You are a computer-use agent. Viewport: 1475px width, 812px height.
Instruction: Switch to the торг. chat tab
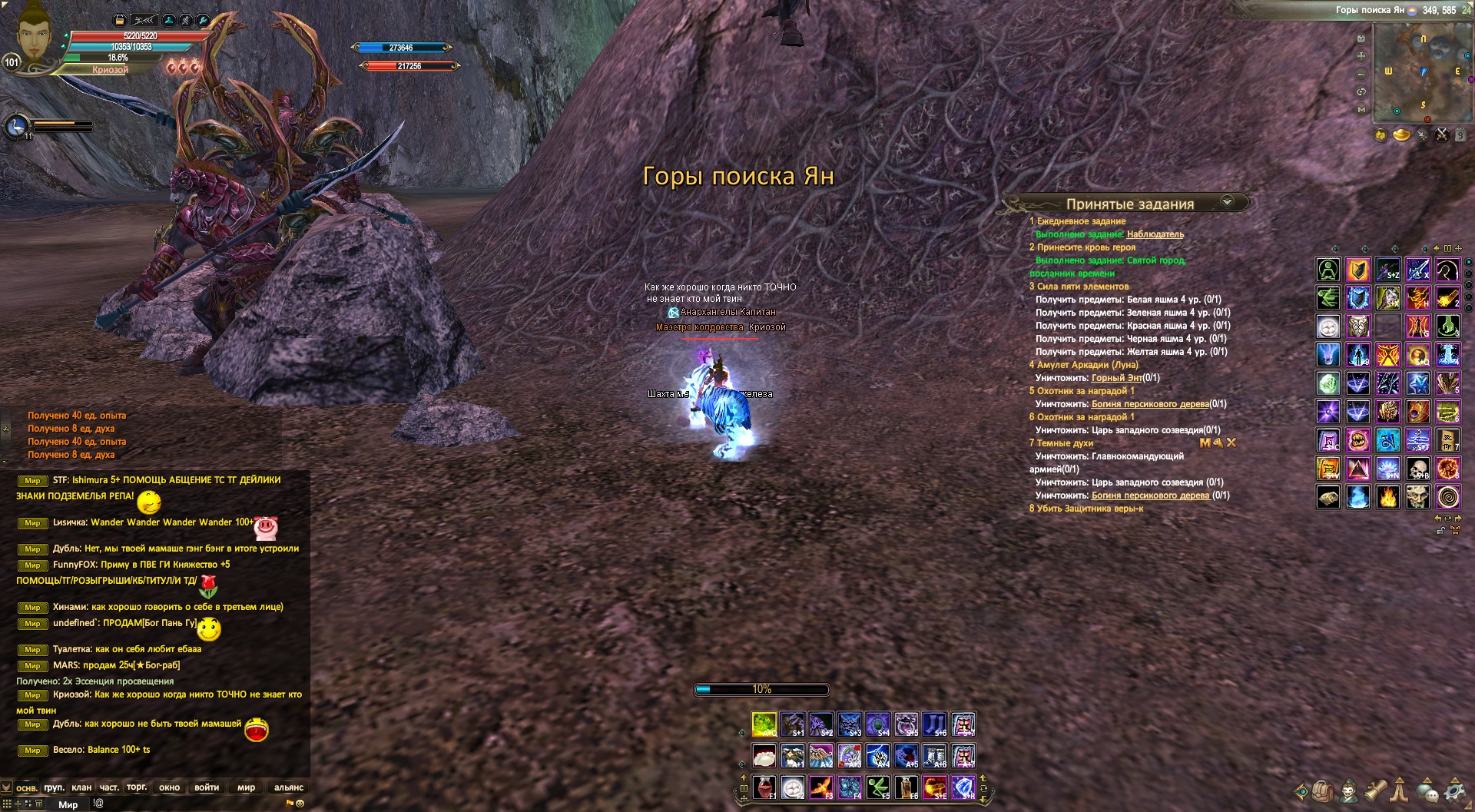[x=137, y=787]
